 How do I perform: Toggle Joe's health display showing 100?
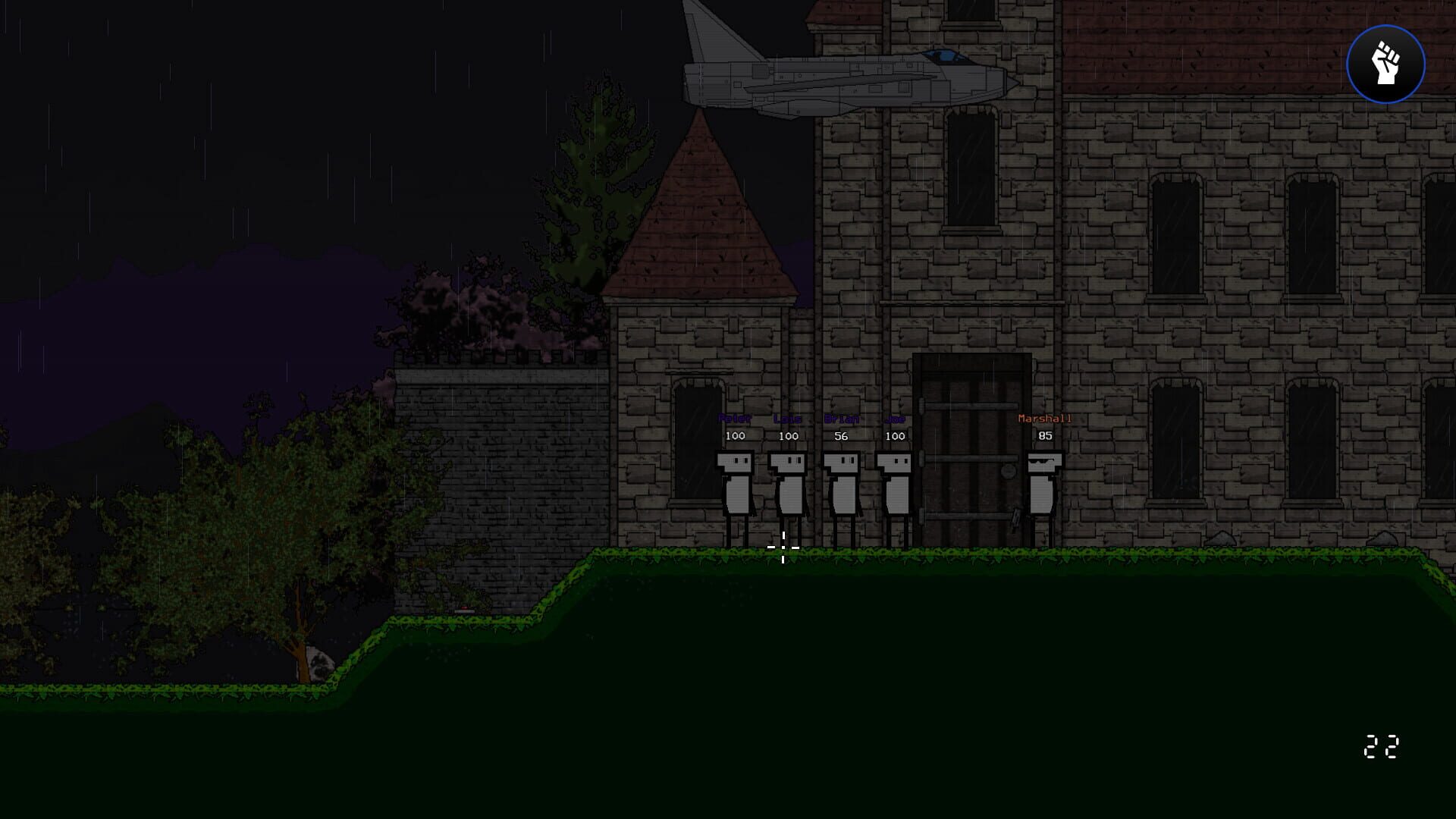(x=895, y=436)
